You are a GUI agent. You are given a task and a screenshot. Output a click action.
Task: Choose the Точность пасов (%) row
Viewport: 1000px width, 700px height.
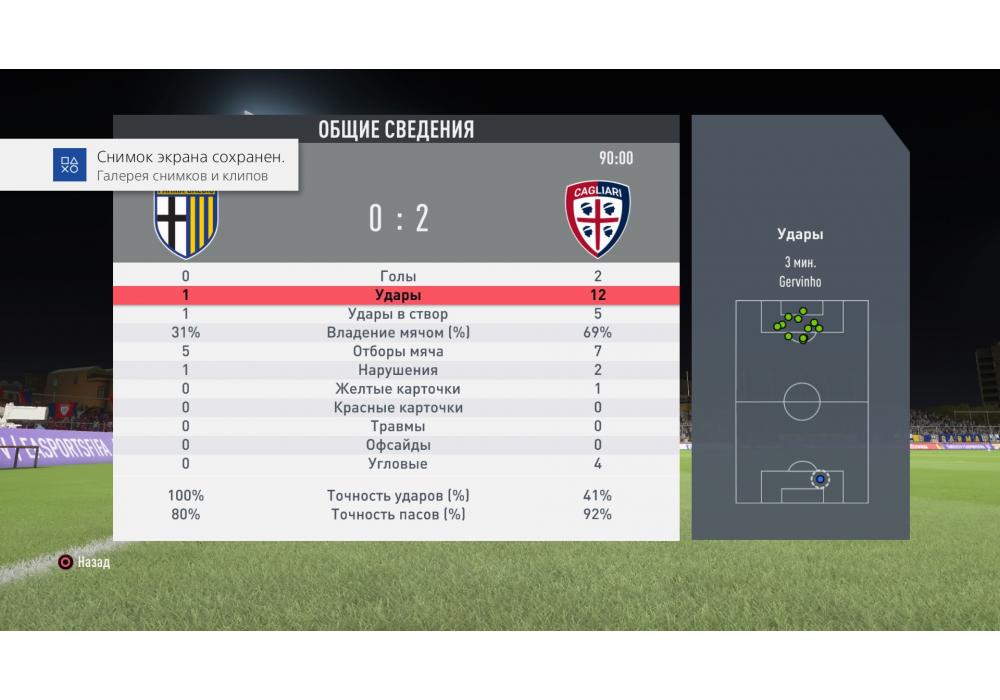pos(397,515)
